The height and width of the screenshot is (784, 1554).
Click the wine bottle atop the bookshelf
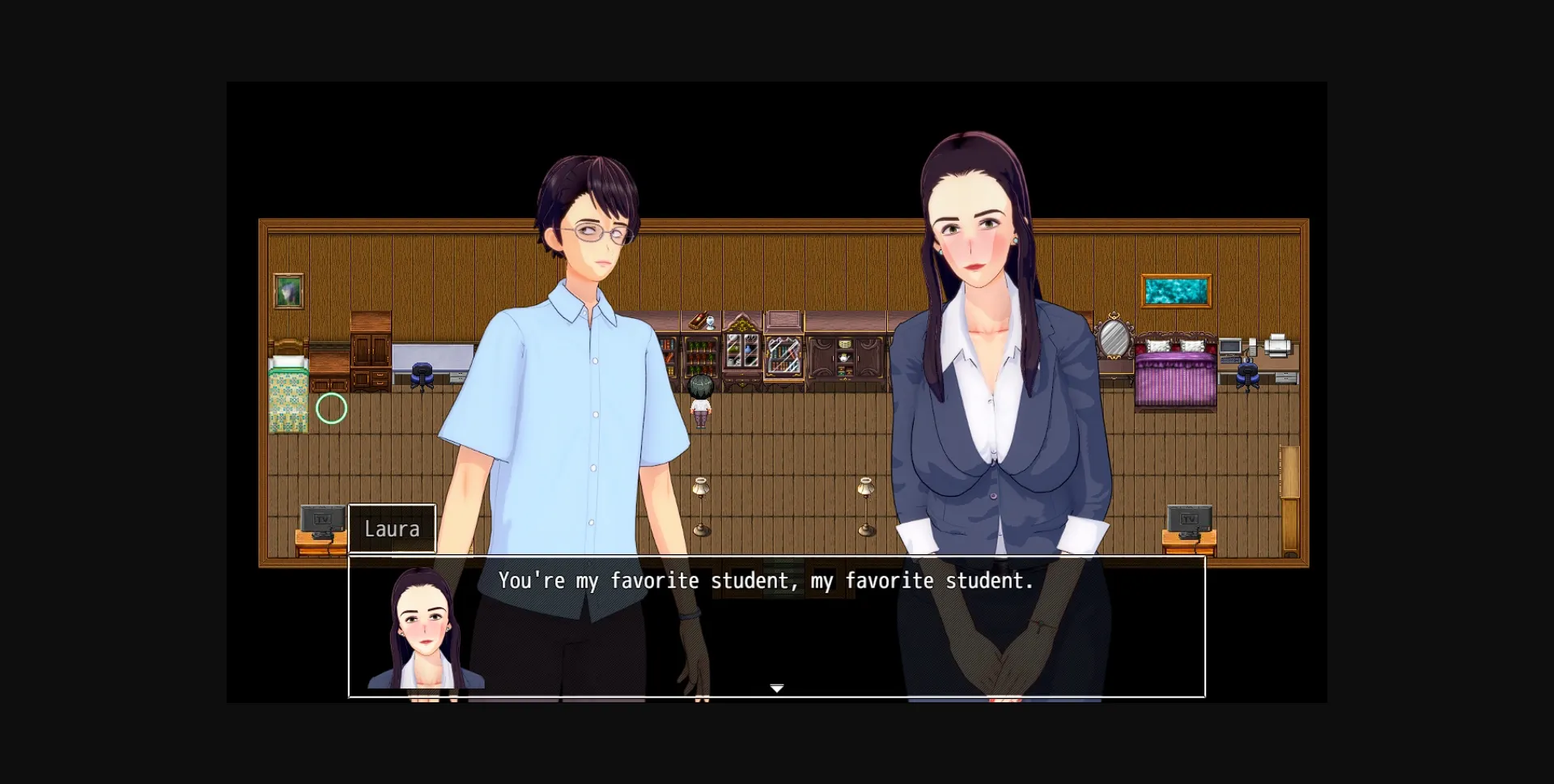(698, 320)
